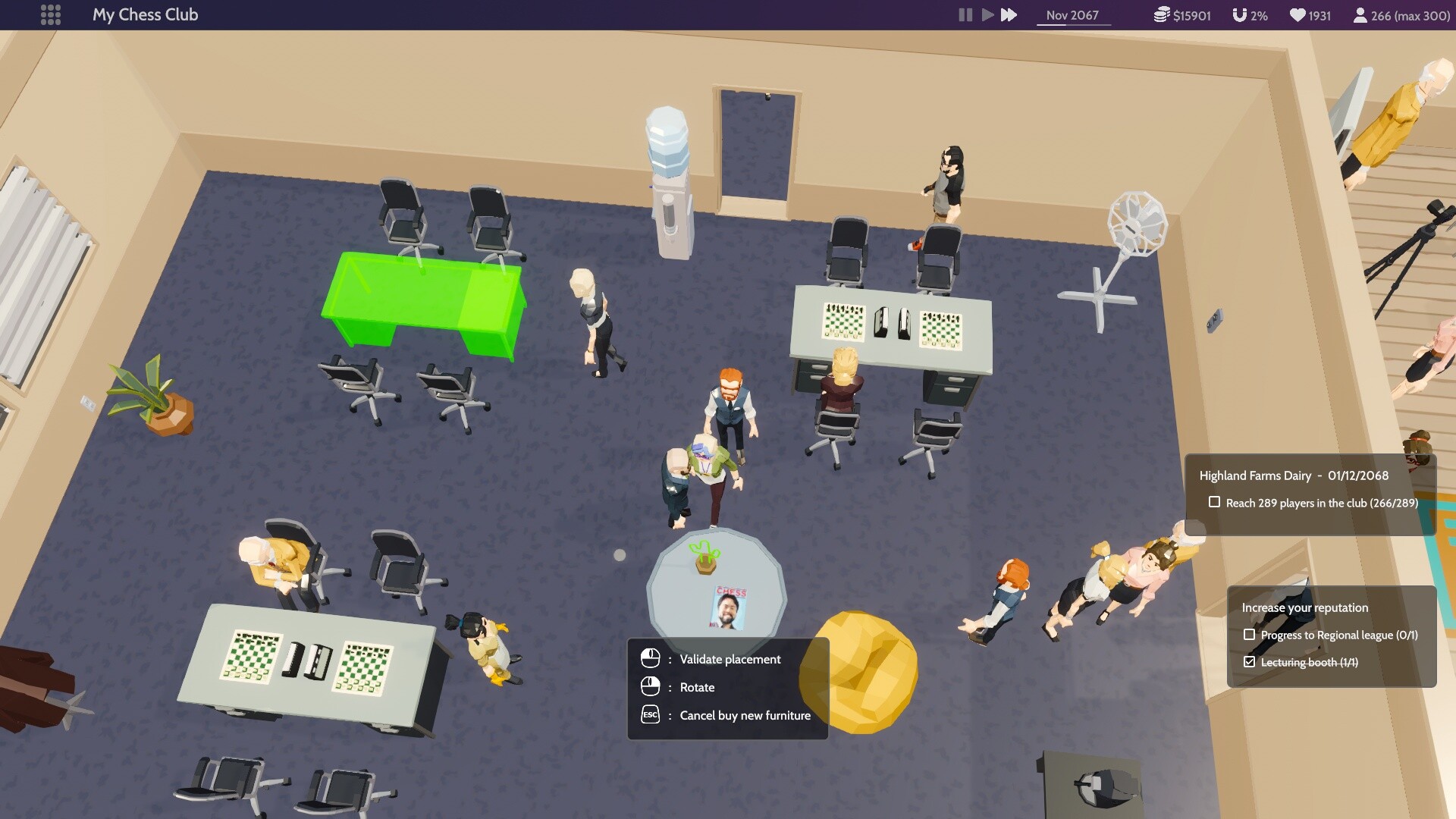Screen dimensions: 1456x819
Task: Select normal play speed
Action: click(987, 14)
